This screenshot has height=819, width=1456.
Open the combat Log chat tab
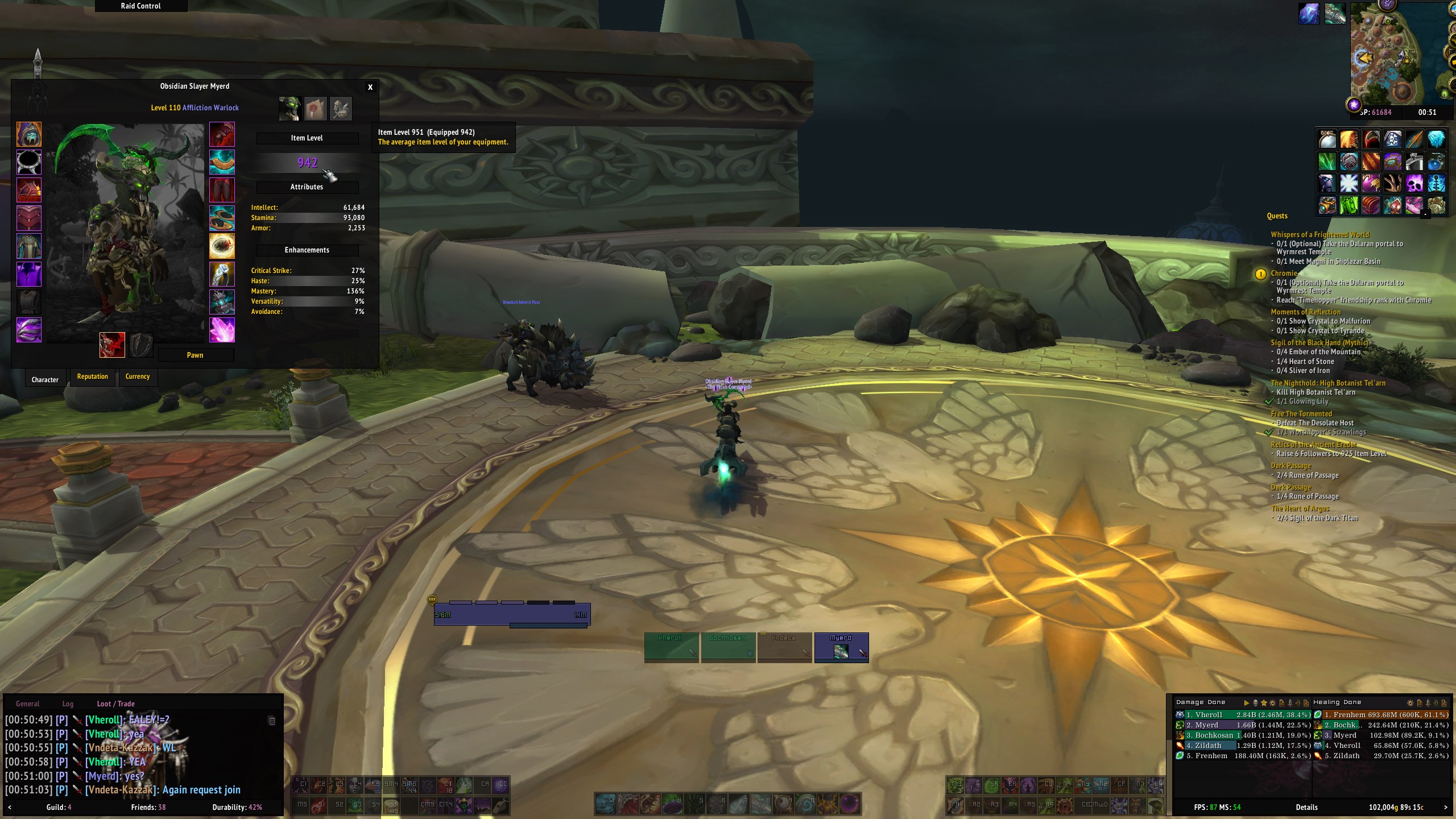click(x=68, y=704)
